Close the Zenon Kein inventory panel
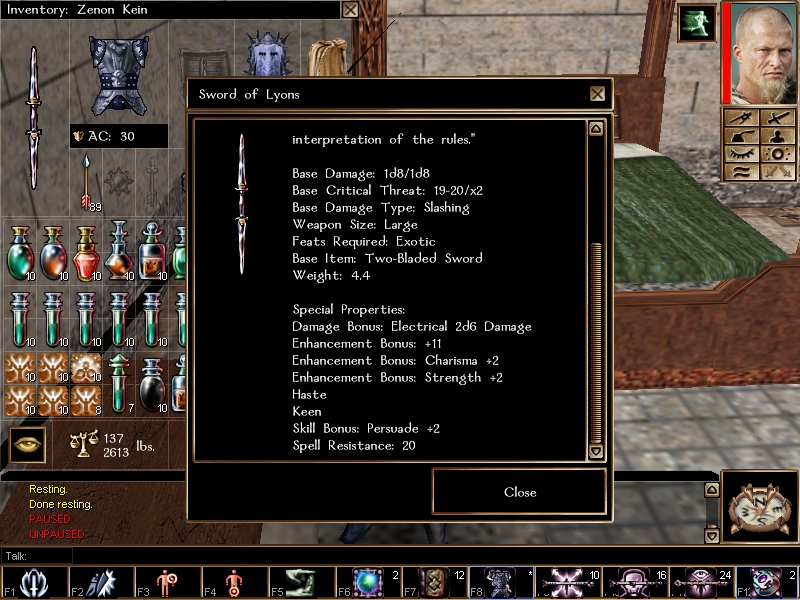The width and height of the screenshot is (800, 600). click(350, 10)
